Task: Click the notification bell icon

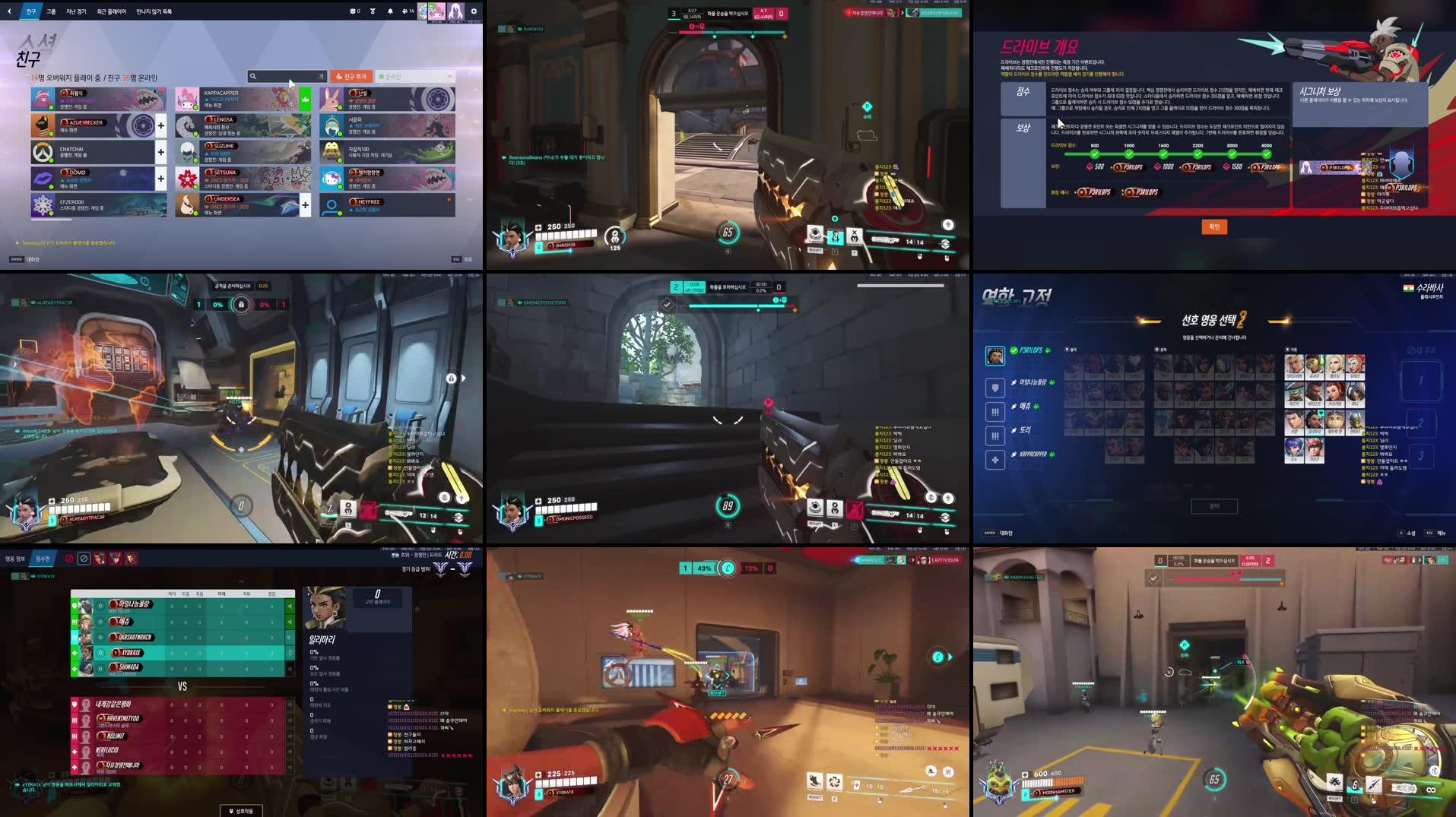Action: (390, 11)
